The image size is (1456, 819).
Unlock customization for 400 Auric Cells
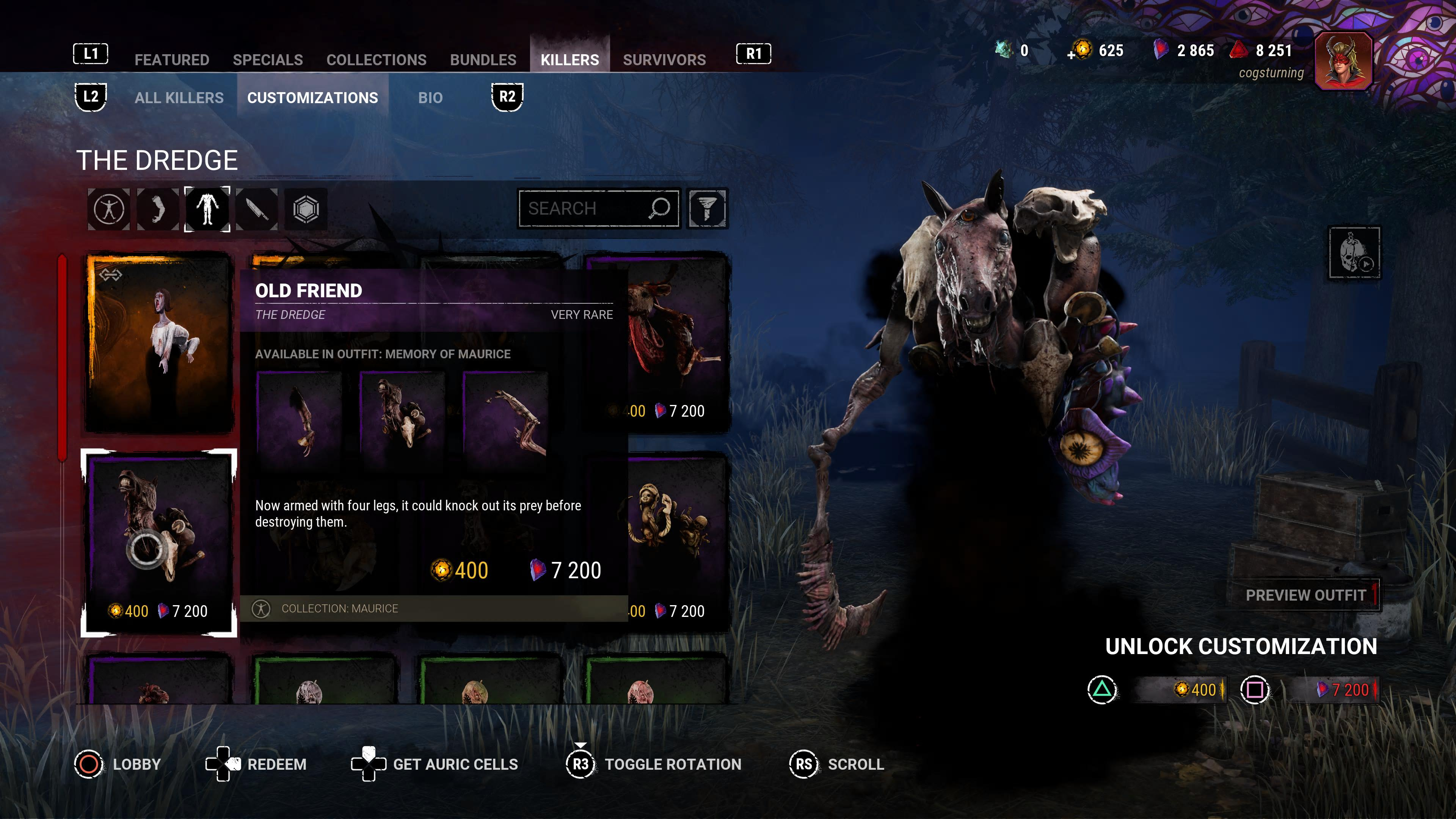pyautogui.click(x=1180, y=690)
